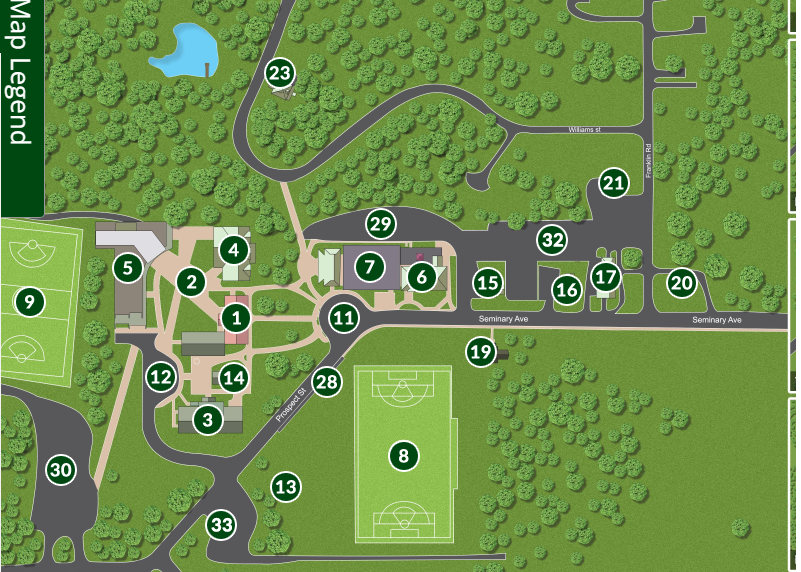Viewport: 801px width, 572px height.
Task: Choose marker 17 on the map
Action: coord(605,276)
